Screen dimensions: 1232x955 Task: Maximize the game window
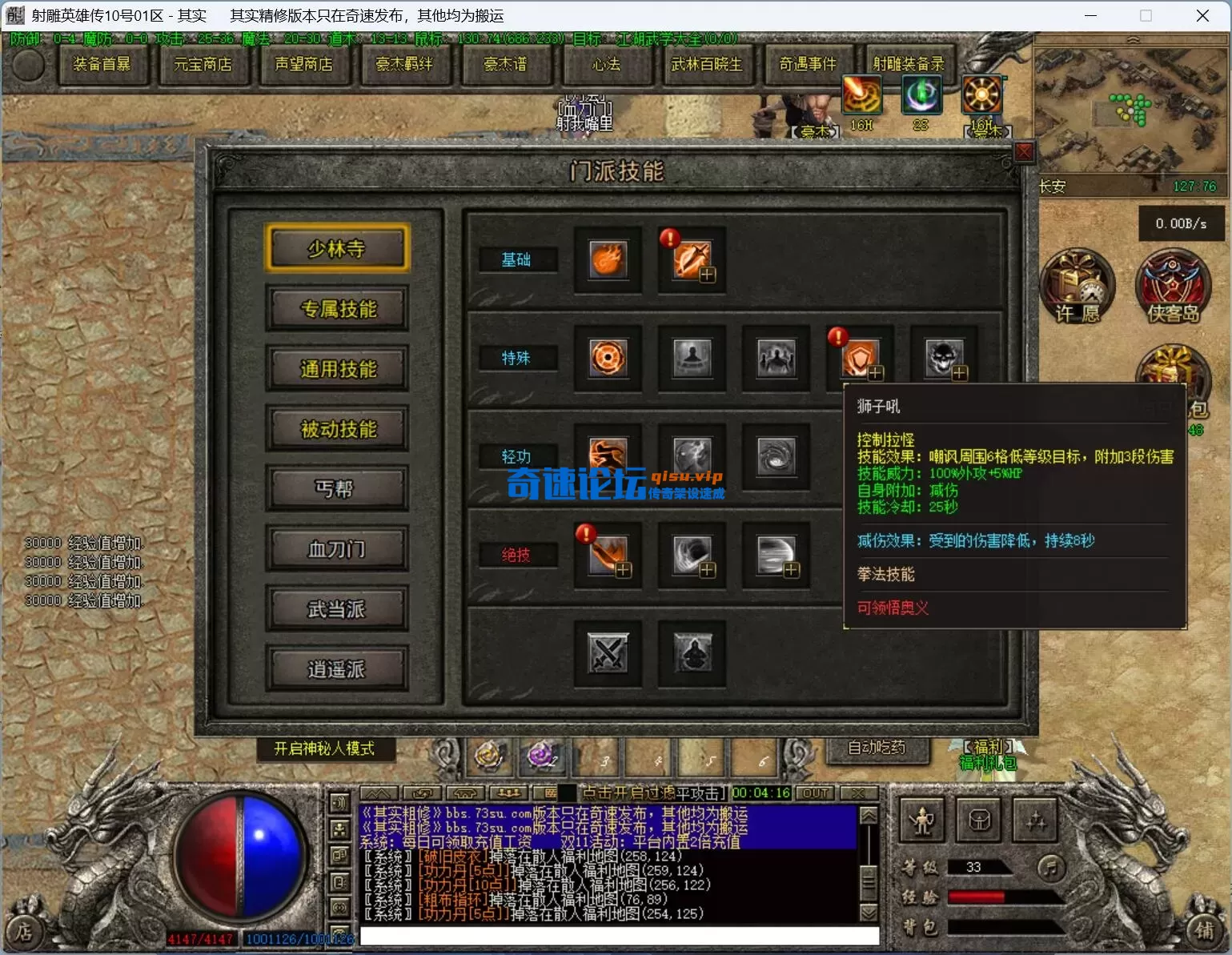pyautogui.click(x=1146, y=16)
